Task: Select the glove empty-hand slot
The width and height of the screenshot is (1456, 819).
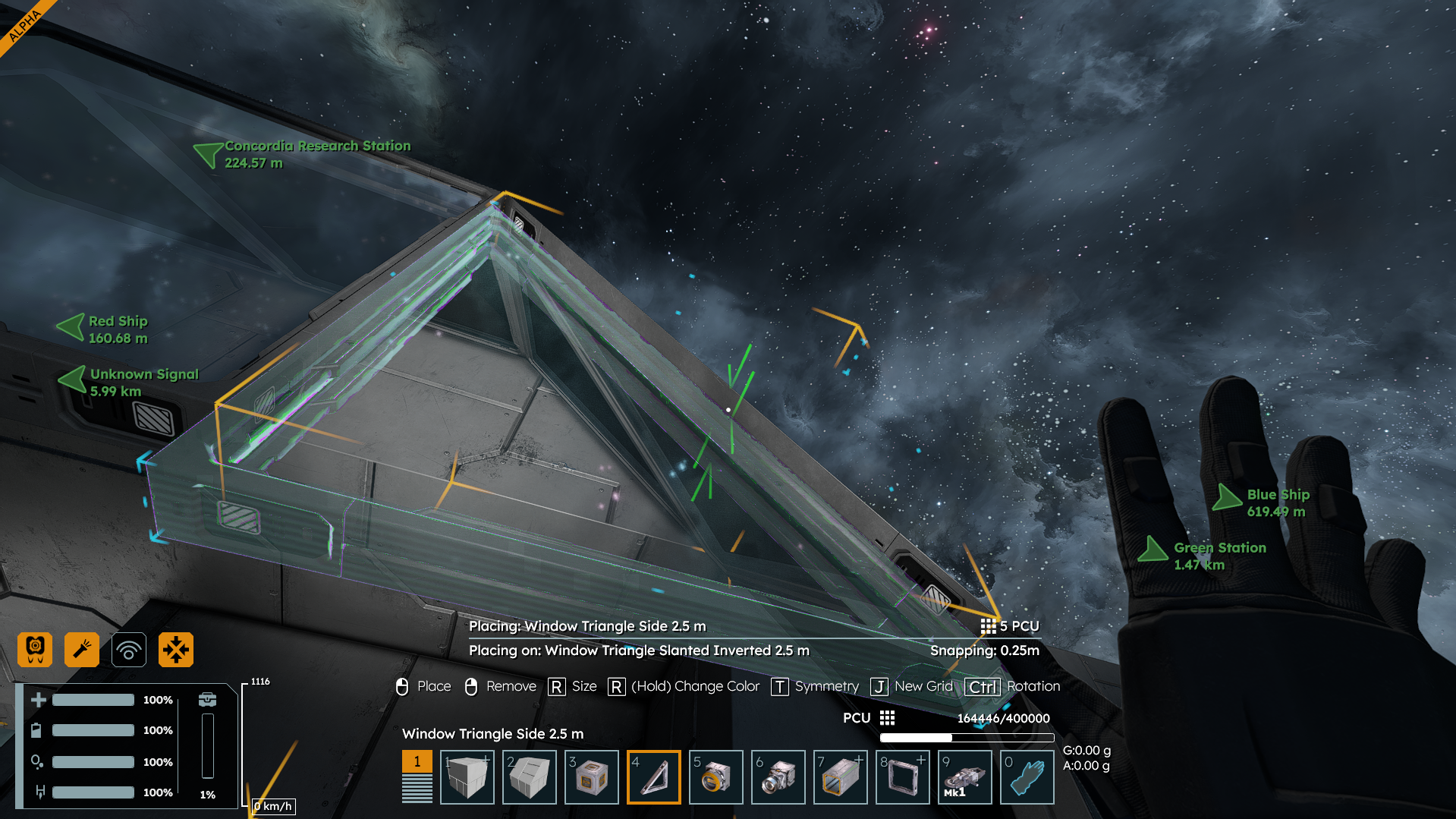Action: [x=1027, y=777]
